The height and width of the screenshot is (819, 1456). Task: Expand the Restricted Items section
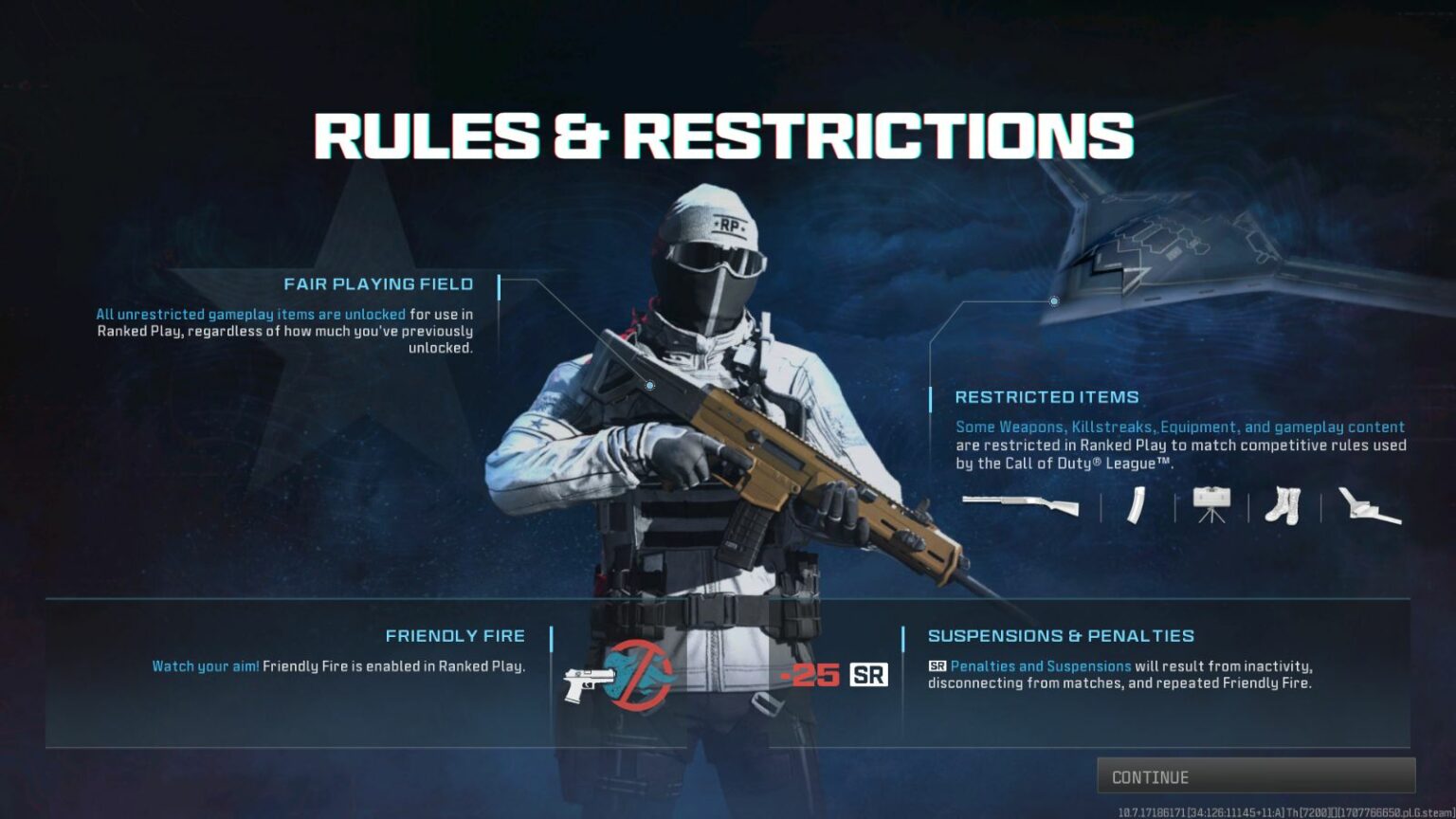click(1048, 396)
